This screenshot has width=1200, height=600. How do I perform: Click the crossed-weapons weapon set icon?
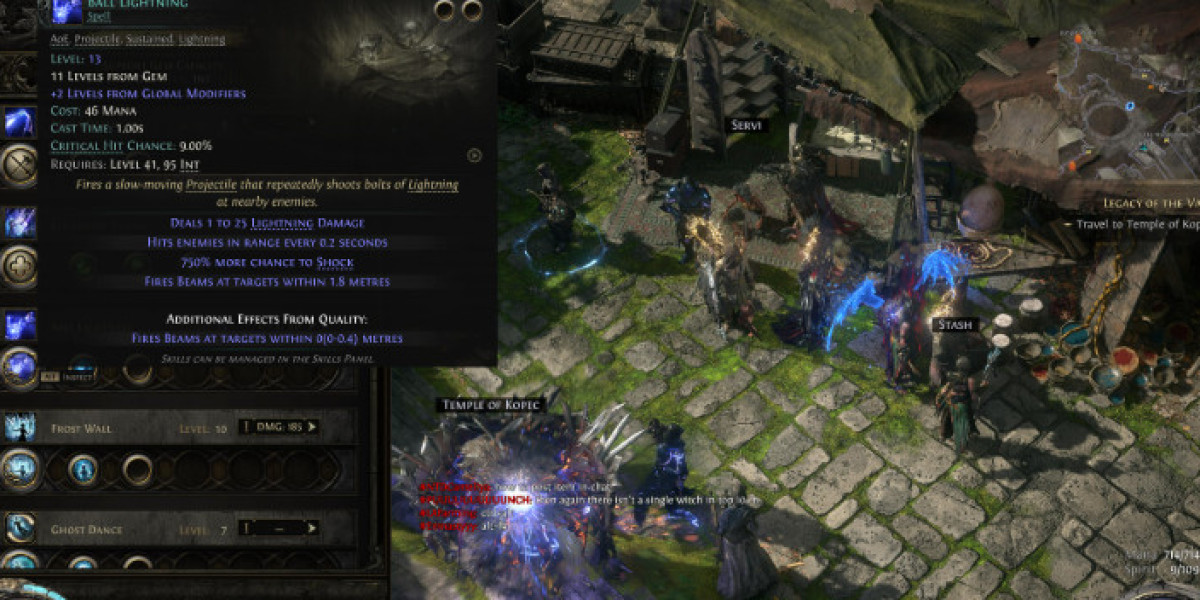pyautogui.click(x=19, y=166)
